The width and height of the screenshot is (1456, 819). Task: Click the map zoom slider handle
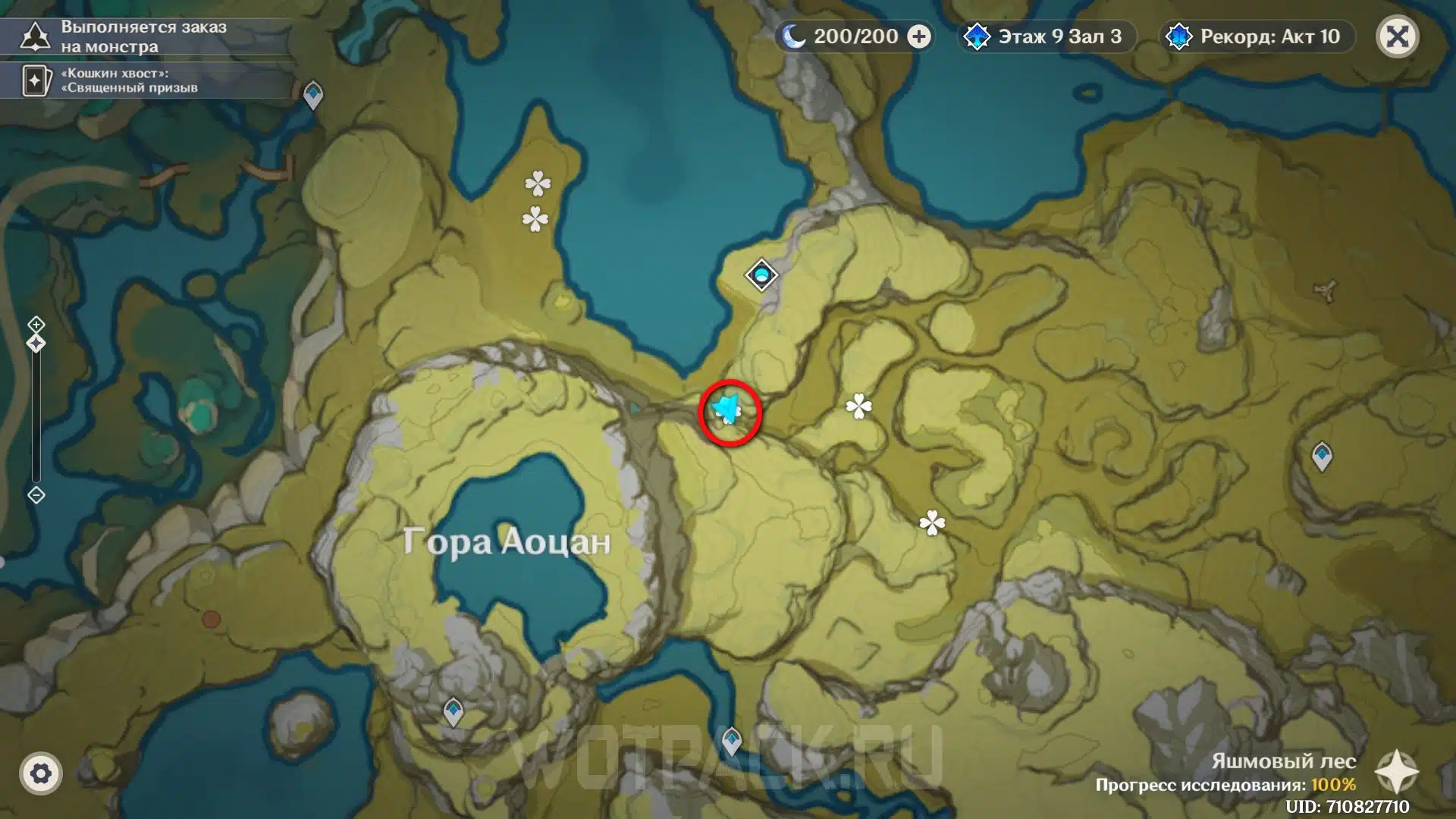pyautogui.click(x=36, y=344)
